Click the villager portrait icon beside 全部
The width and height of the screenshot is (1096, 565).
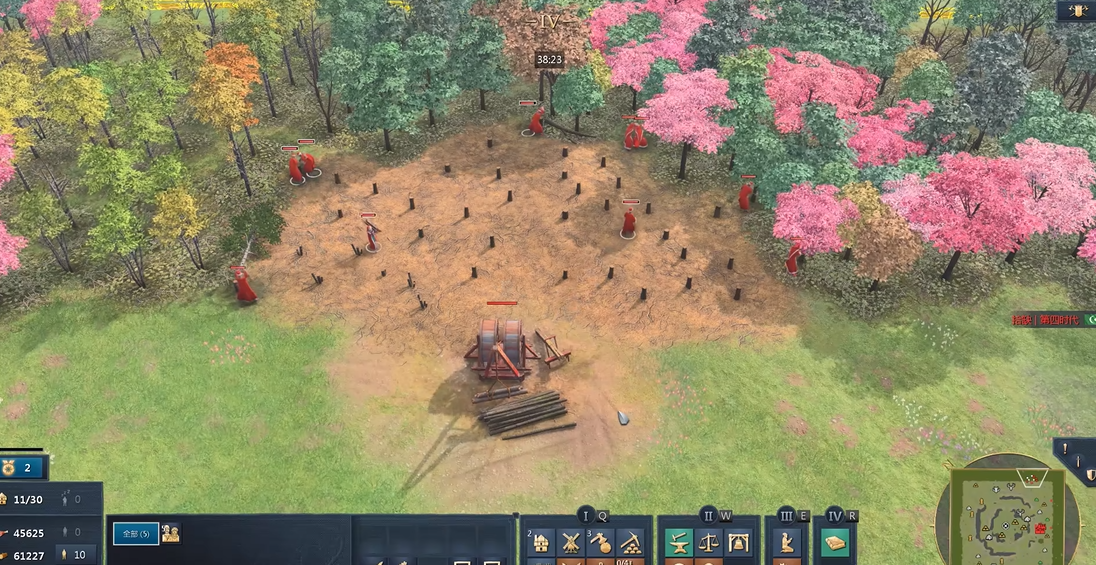tap(171, 533)
